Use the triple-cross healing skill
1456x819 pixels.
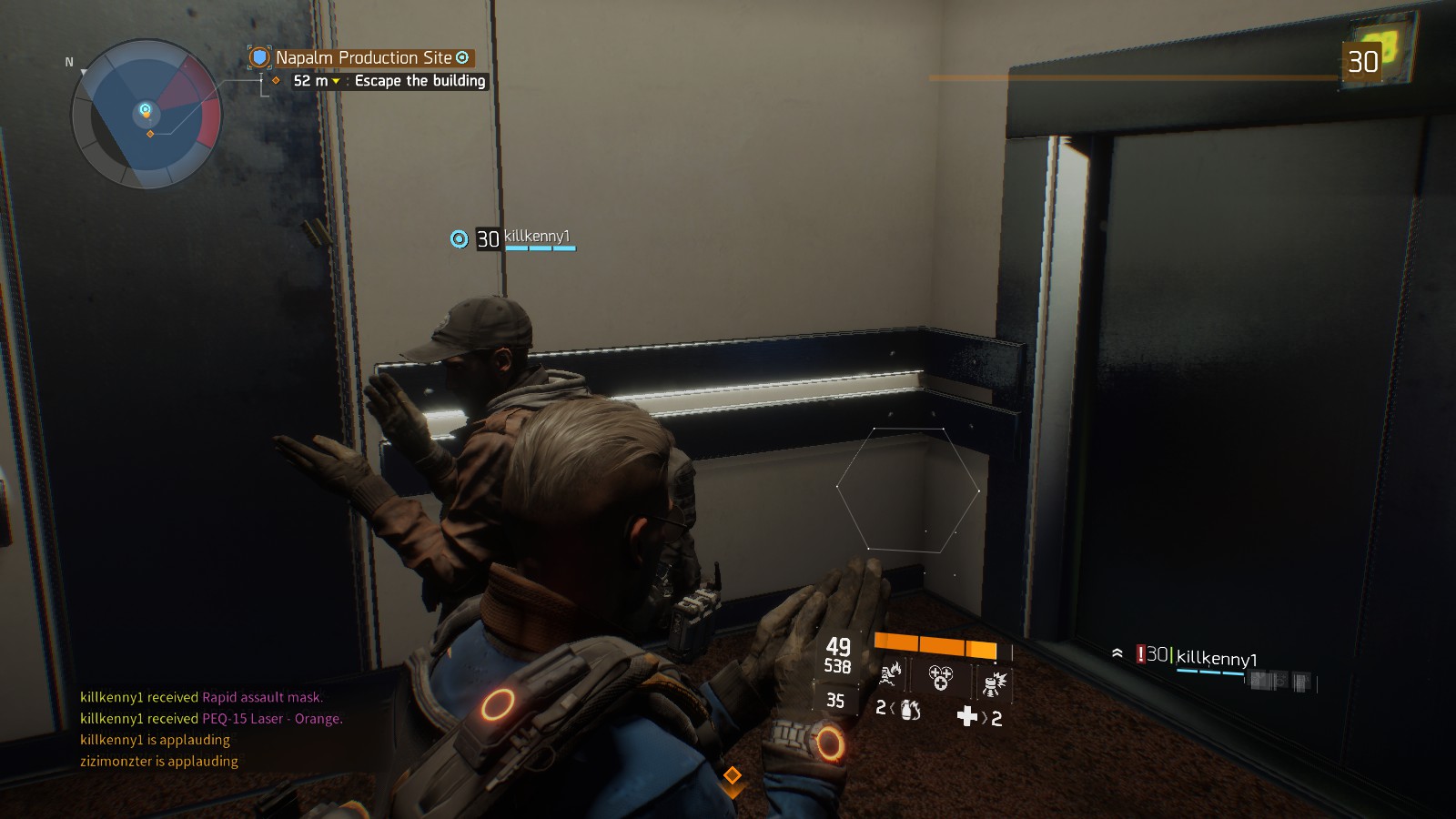pos(940,677)
